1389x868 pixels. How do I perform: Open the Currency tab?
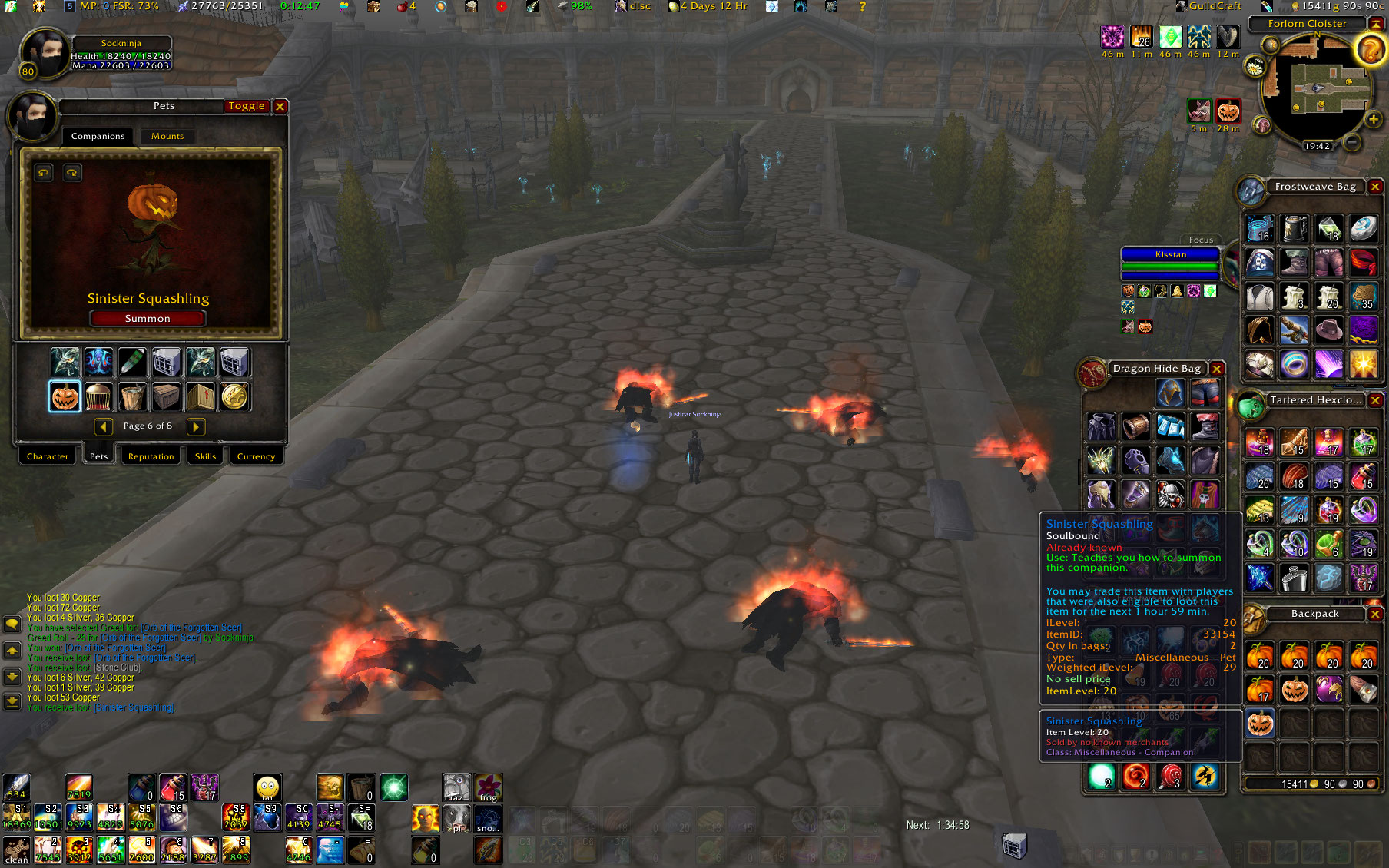point(256,456)
